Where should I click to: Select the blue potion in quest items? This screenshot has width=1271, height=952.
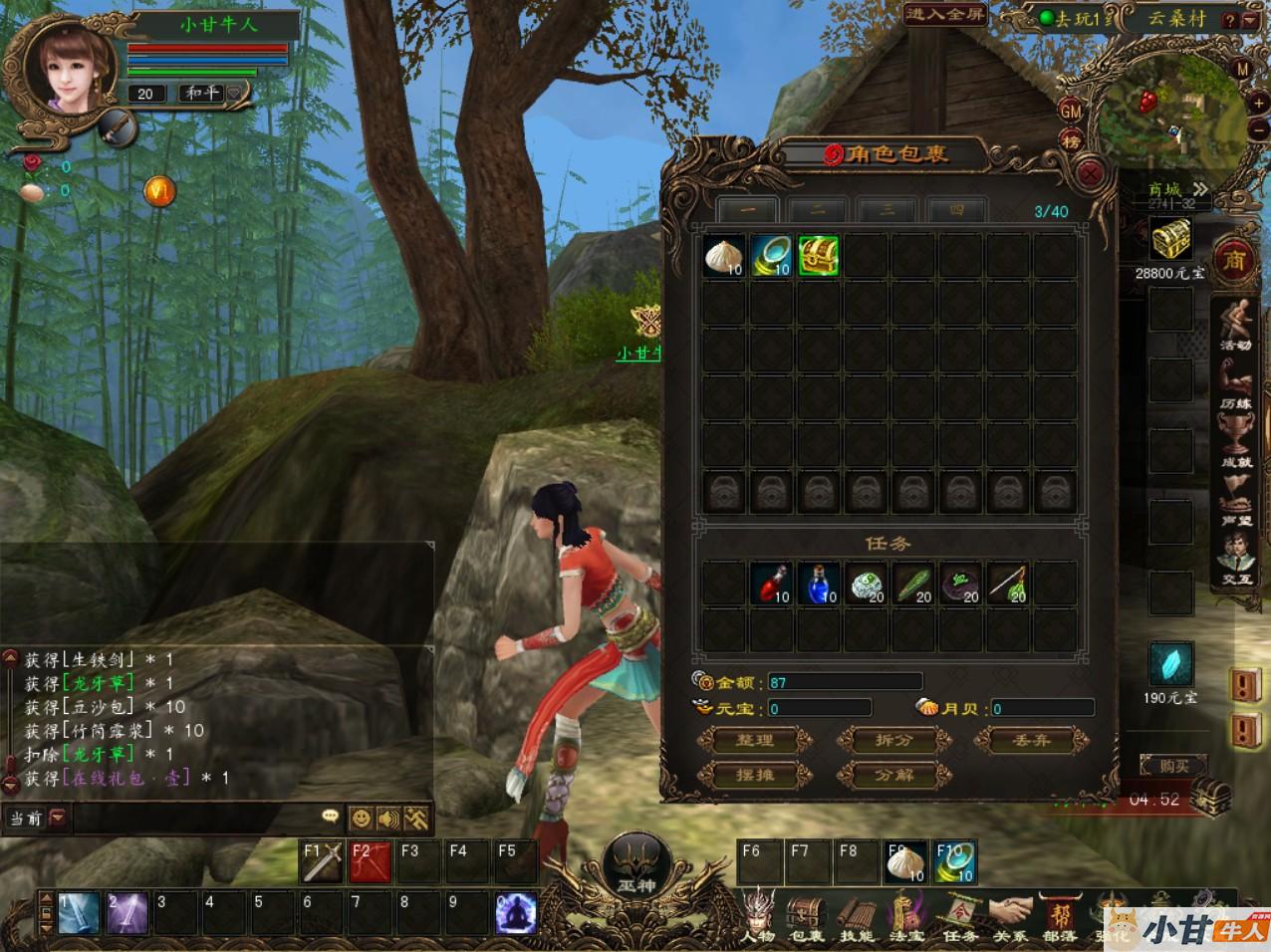pyautogui.click(x=818, y=583)
